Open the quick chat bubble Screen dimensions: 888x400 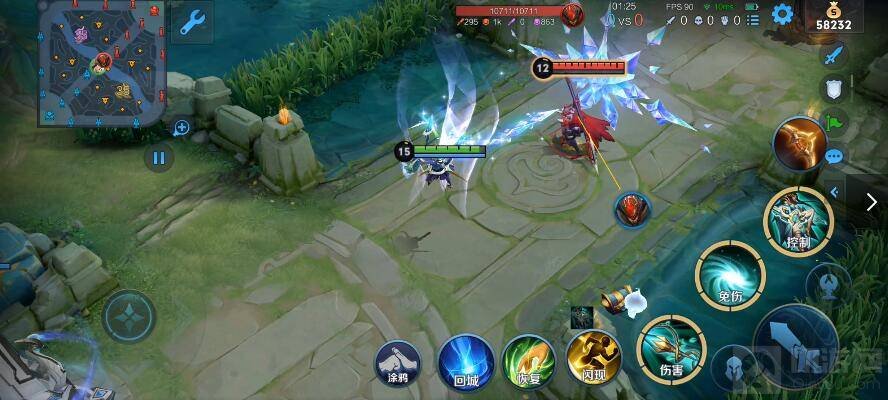click(833, 156)
